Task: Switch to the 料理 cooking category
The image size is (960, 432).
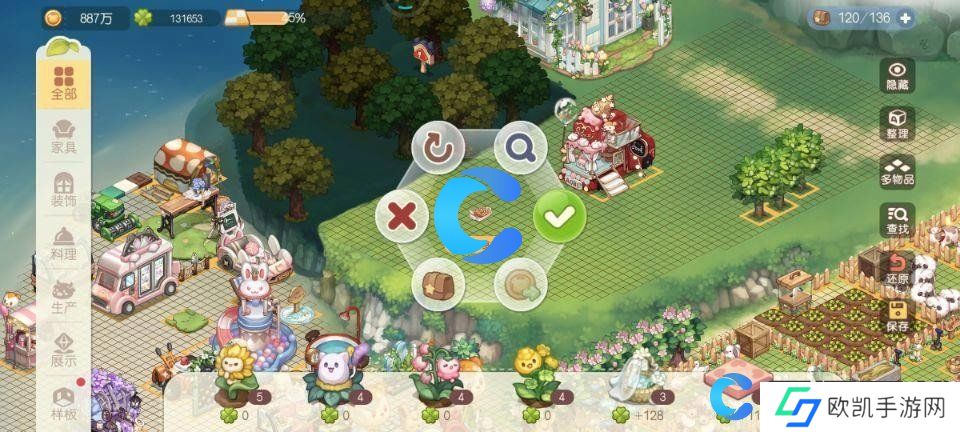Action: (64, 243)
